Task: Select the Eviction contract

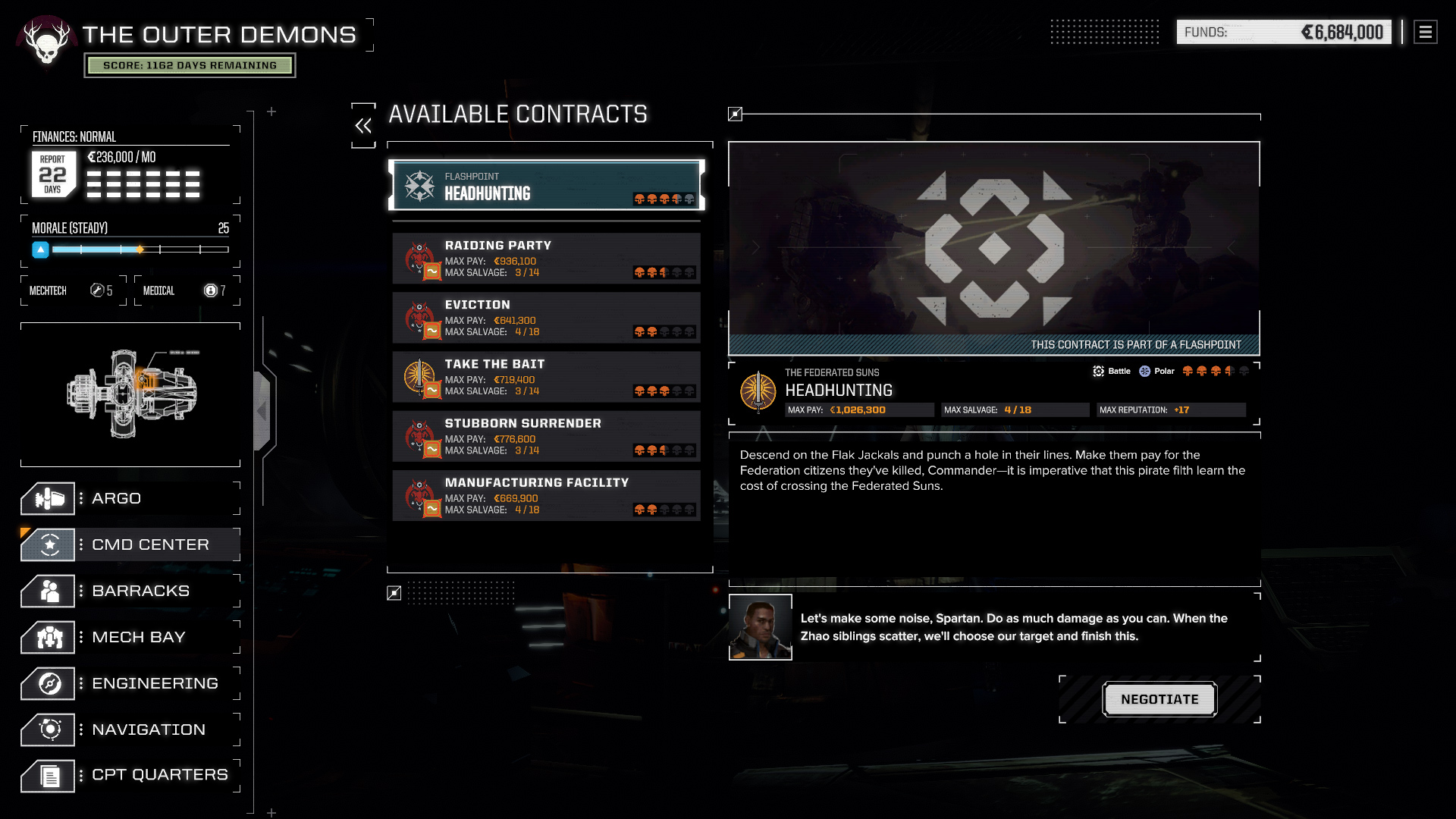Action: click(x=546, y=318)
